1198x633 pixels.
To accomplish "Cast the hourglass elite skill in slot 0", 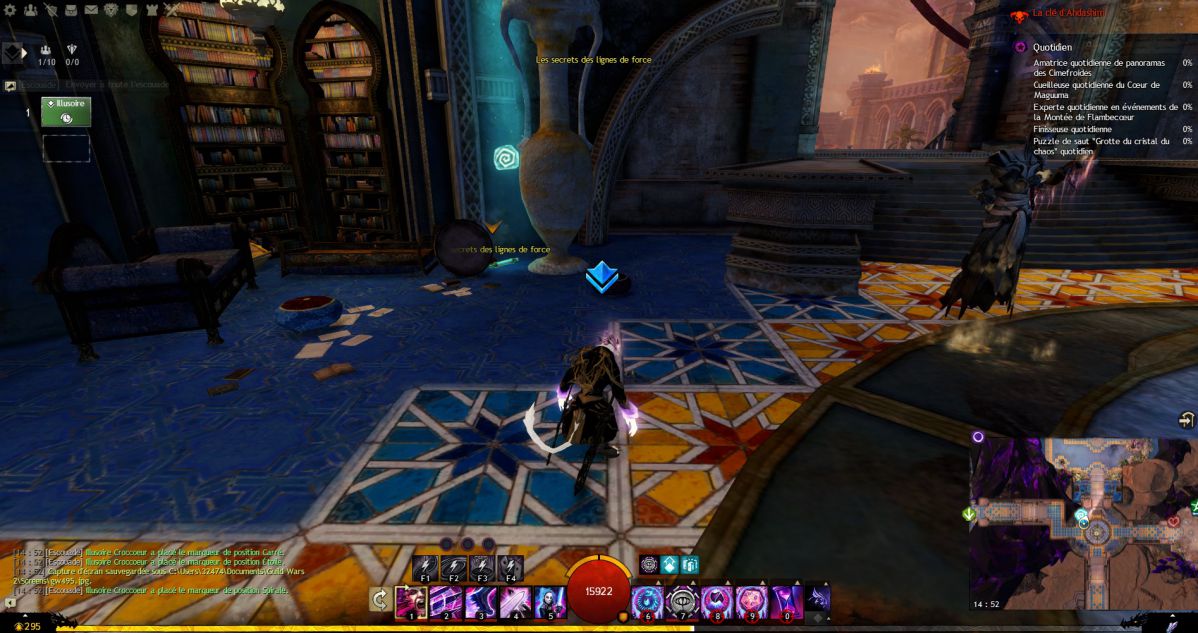I will (787, 602).
